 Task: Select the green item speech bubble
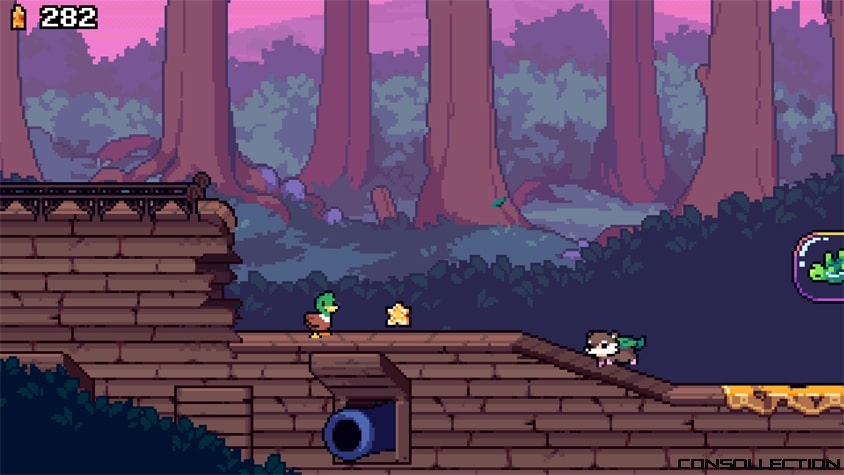(822, 267)
